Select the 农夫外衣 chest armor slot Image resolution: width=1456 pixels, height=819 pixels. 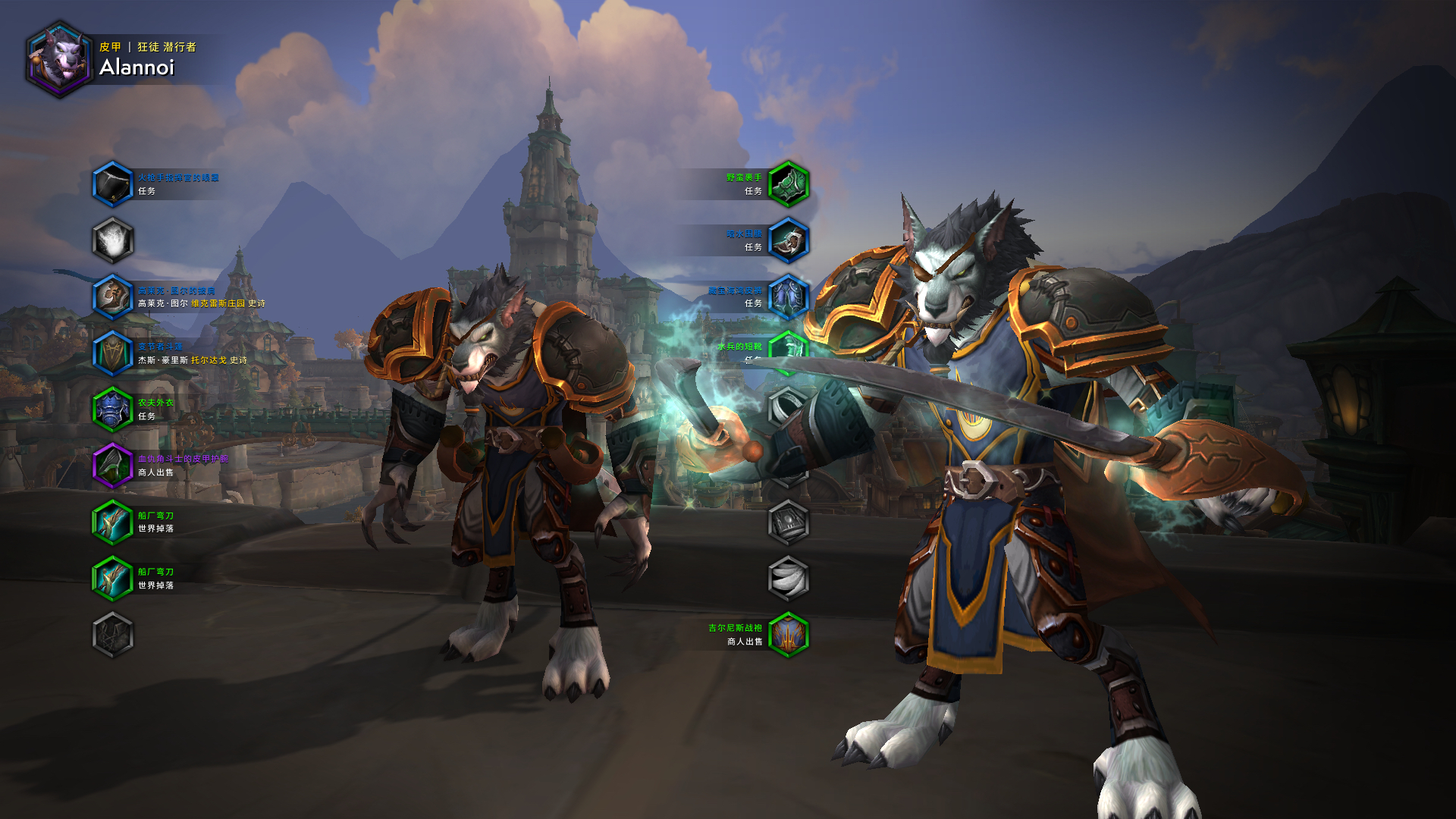coord(113,409)
